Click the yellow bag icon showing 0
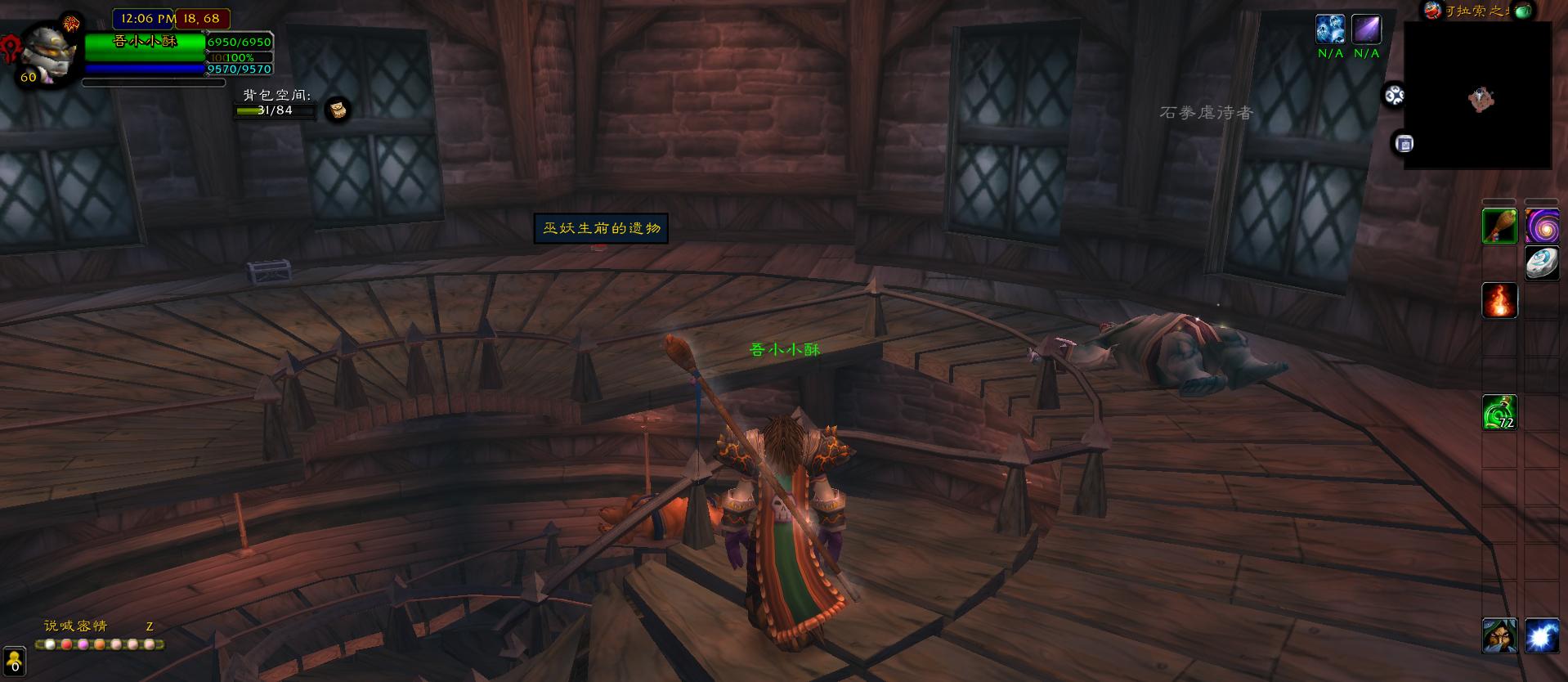 click(15, 661)
